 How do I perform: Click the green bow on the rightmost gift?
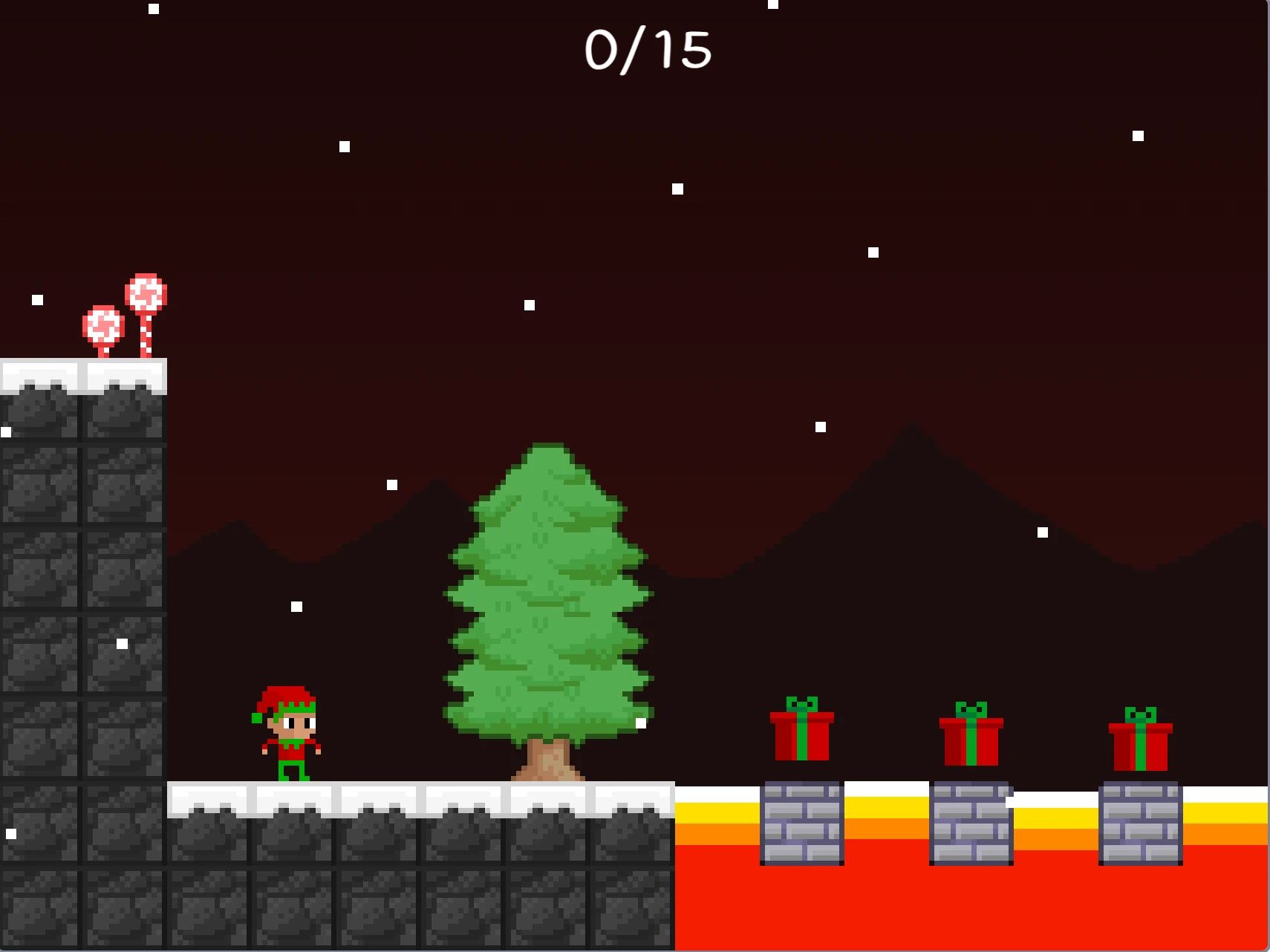1141,713
